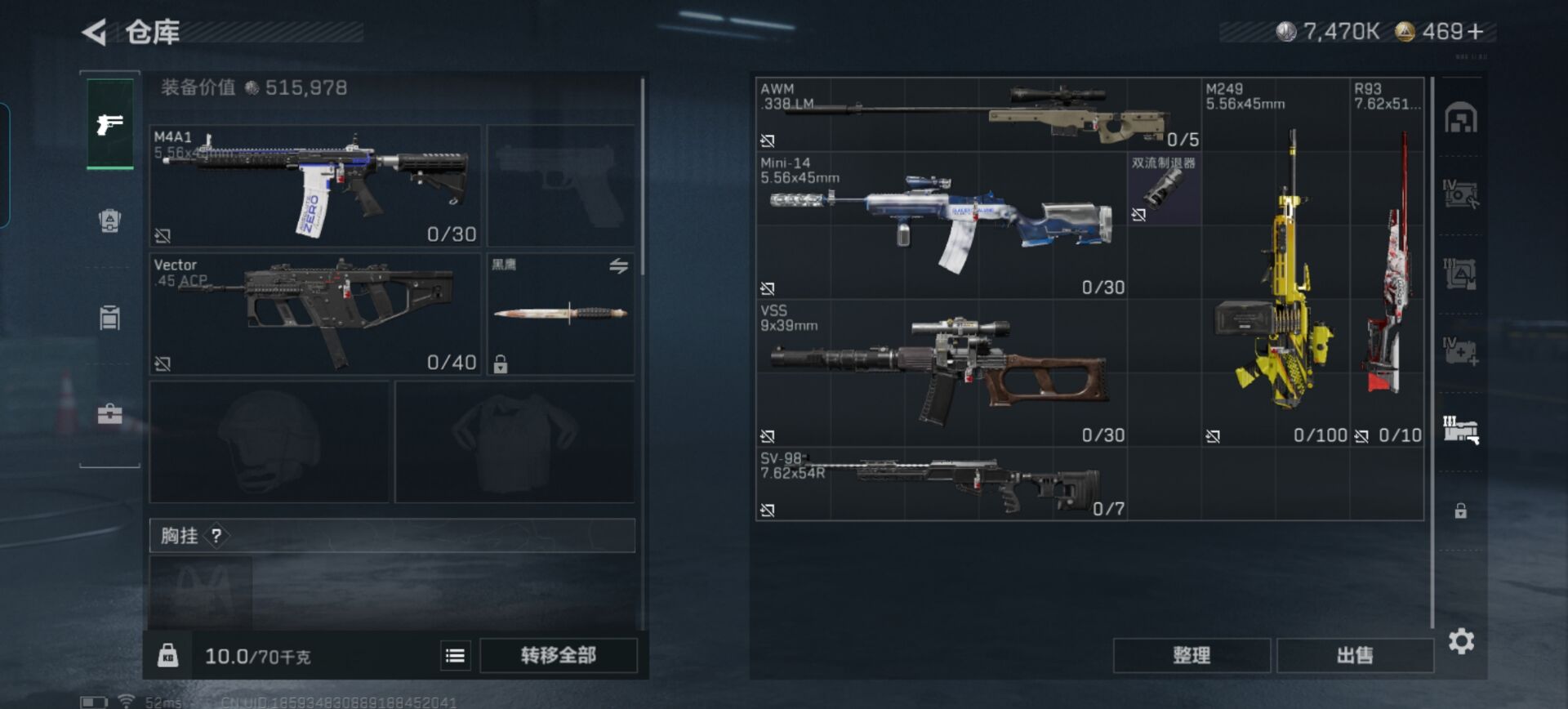
Task: Go back from the 仓库 warehouse screen
Action: 95,33
